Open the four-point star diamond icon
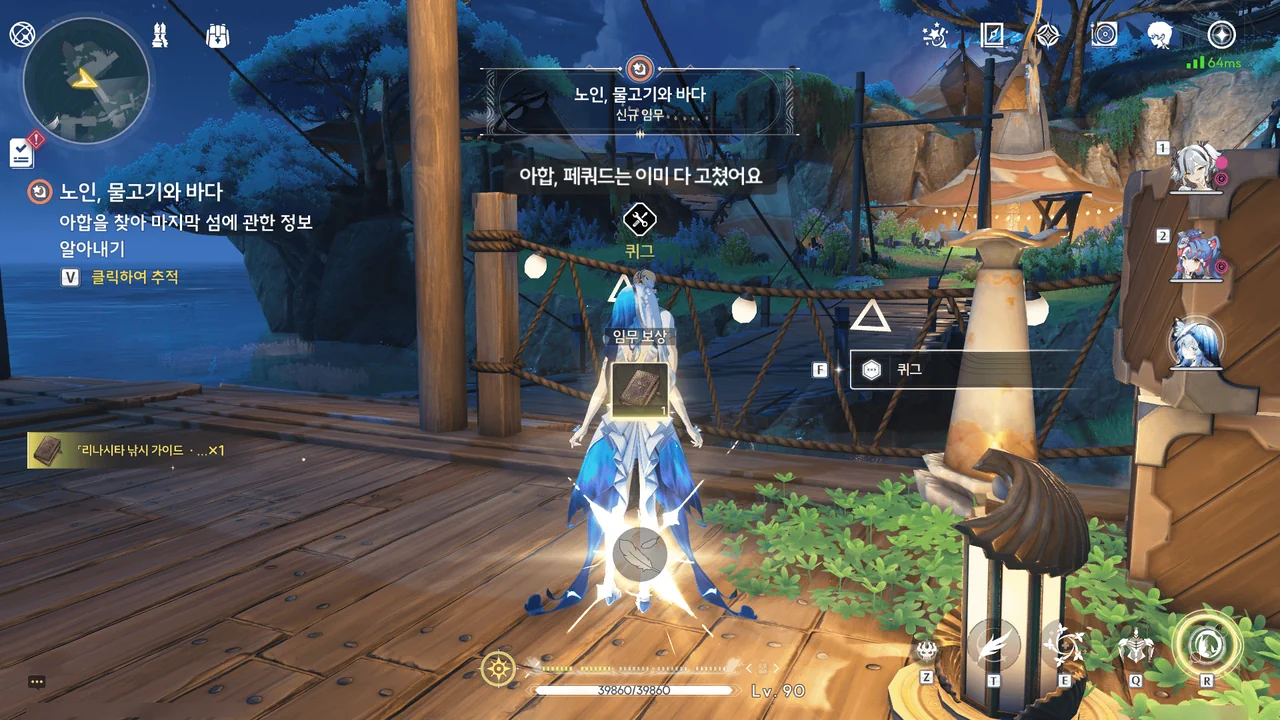This screenshot has width=1280, height=720. click(x=1047, y=36)
